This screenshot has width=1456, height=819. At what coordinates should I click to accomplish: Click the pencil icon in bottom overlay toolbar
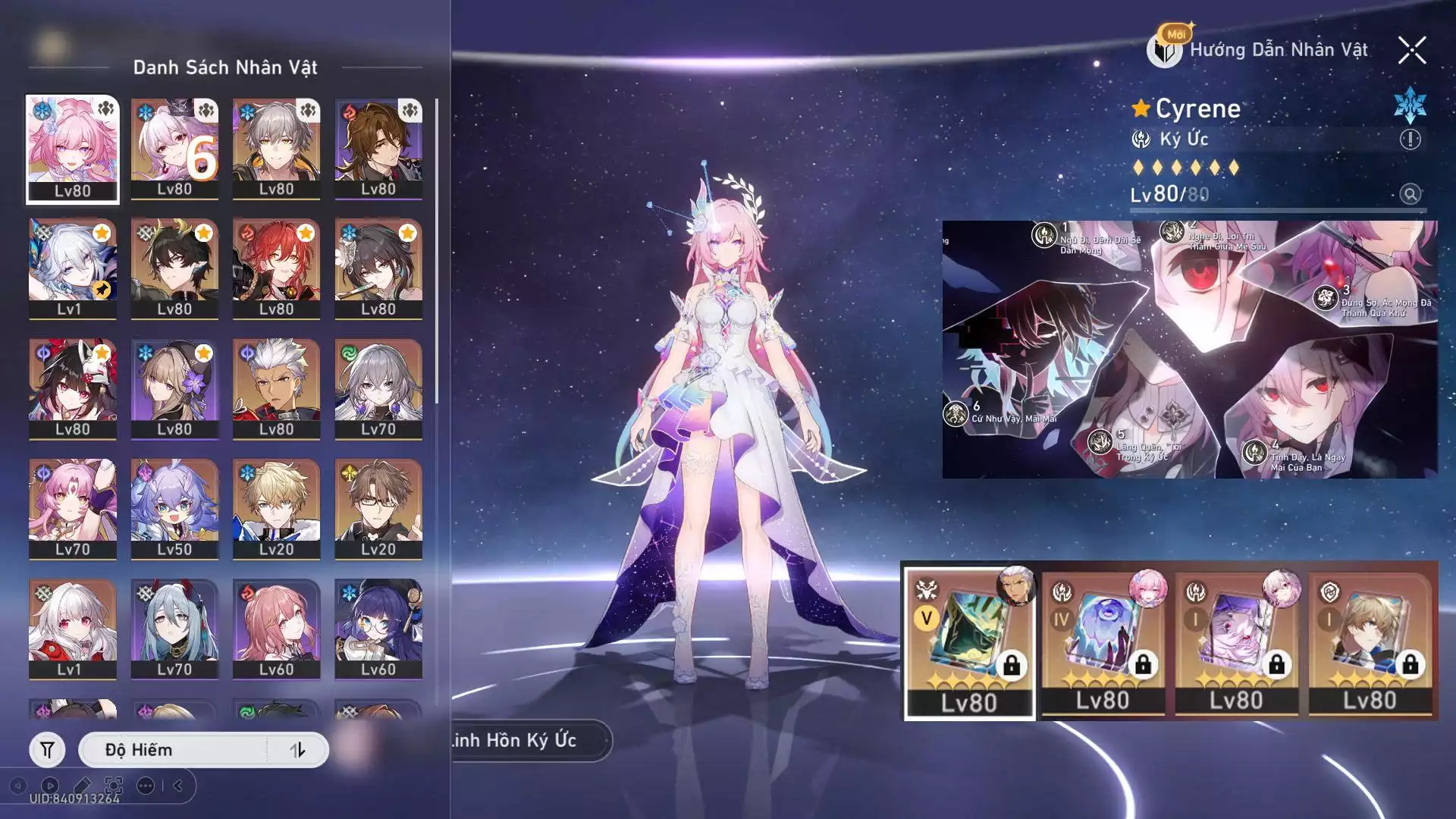coord(82,786)
